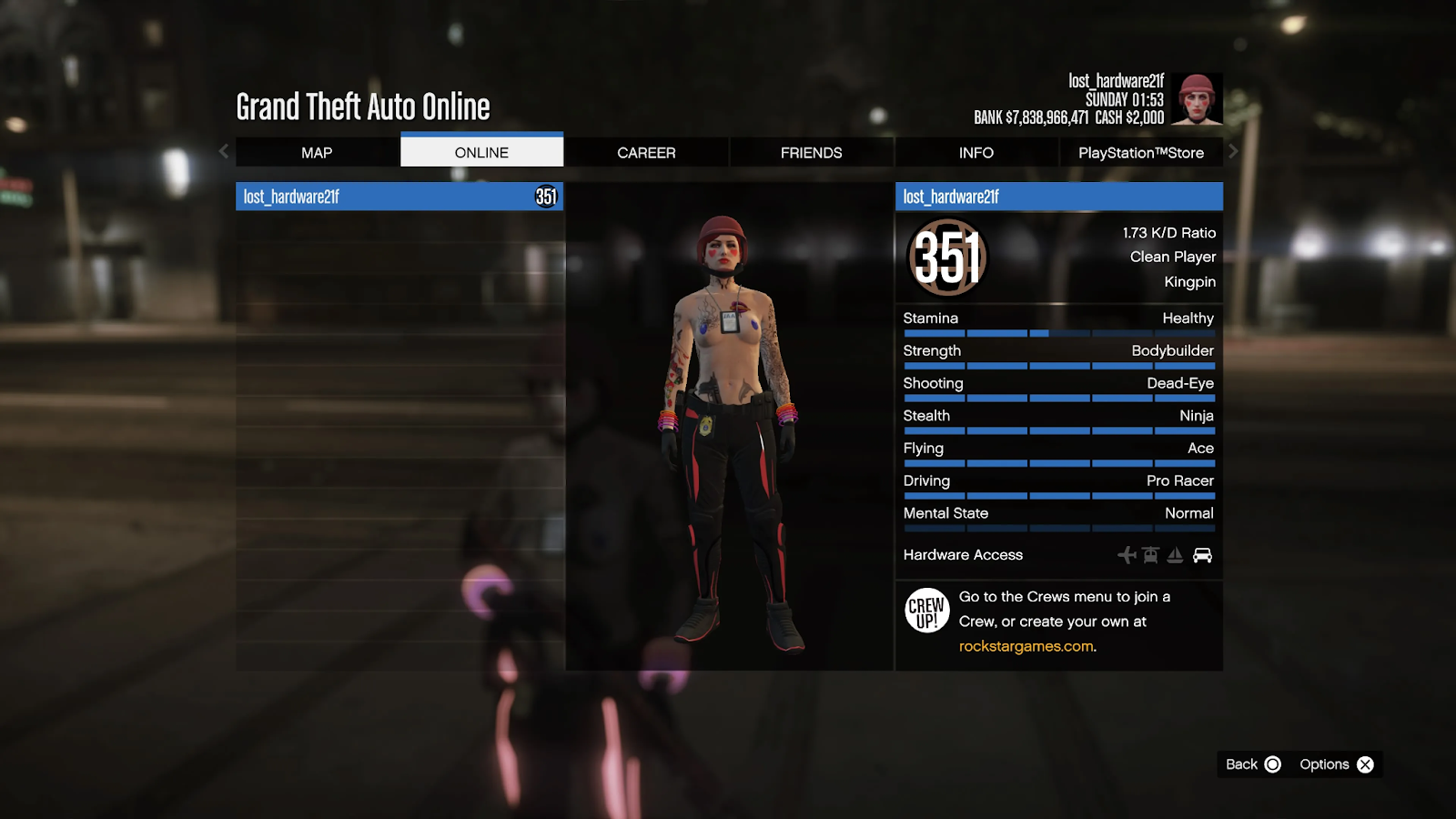Click the player avatar portrait in header
1456x819 pixels.
click(x=1196, y=99)
